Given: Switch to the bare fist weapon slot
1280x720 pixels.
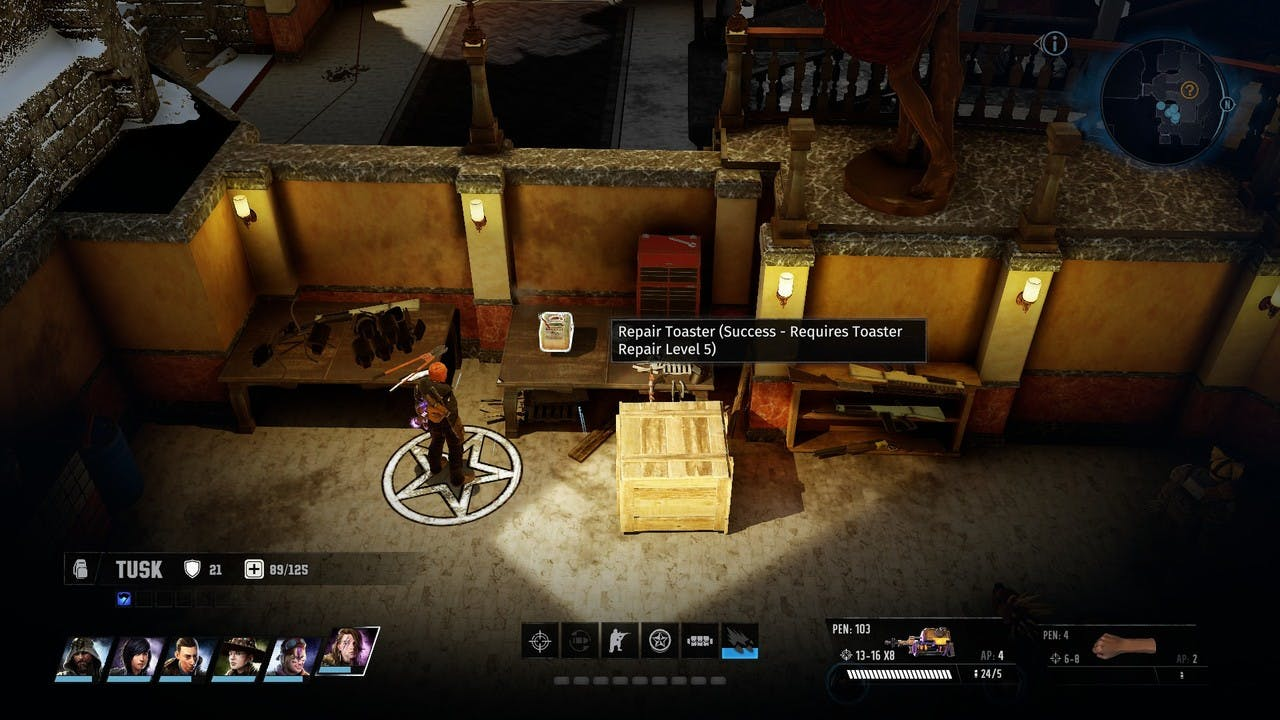Looking at the screenshot, I should click(x=1123, y=646).
